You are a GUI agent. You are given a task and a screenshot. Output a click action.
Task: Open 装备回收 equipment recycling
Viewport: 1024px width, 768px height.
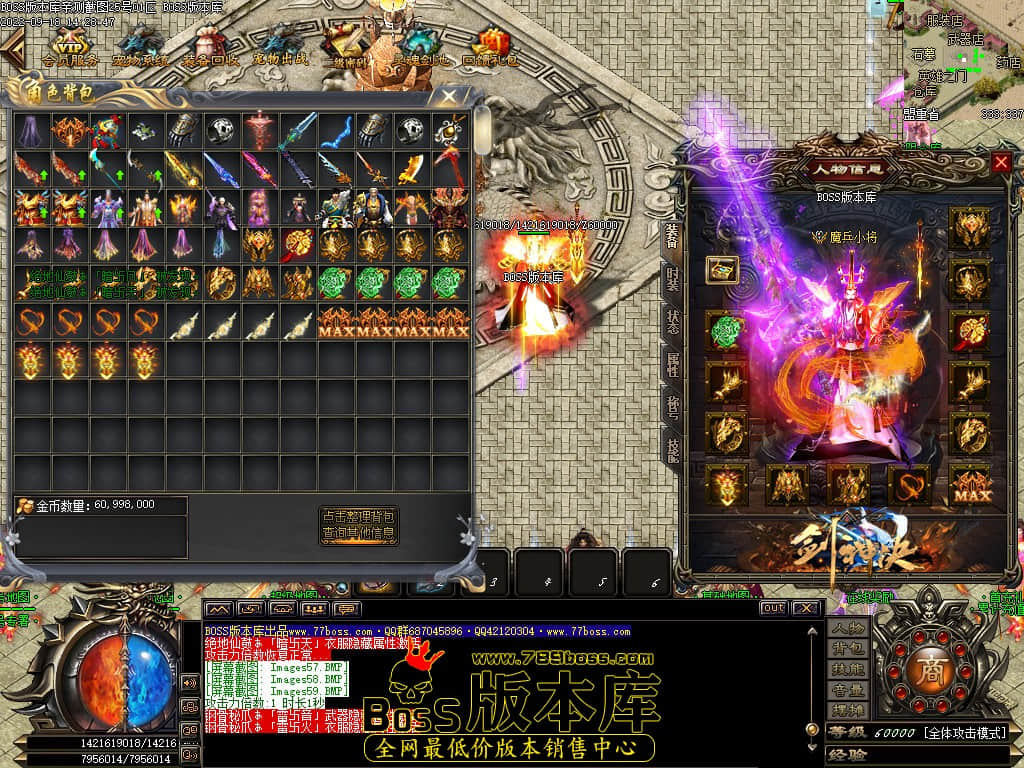click(210, 46)
